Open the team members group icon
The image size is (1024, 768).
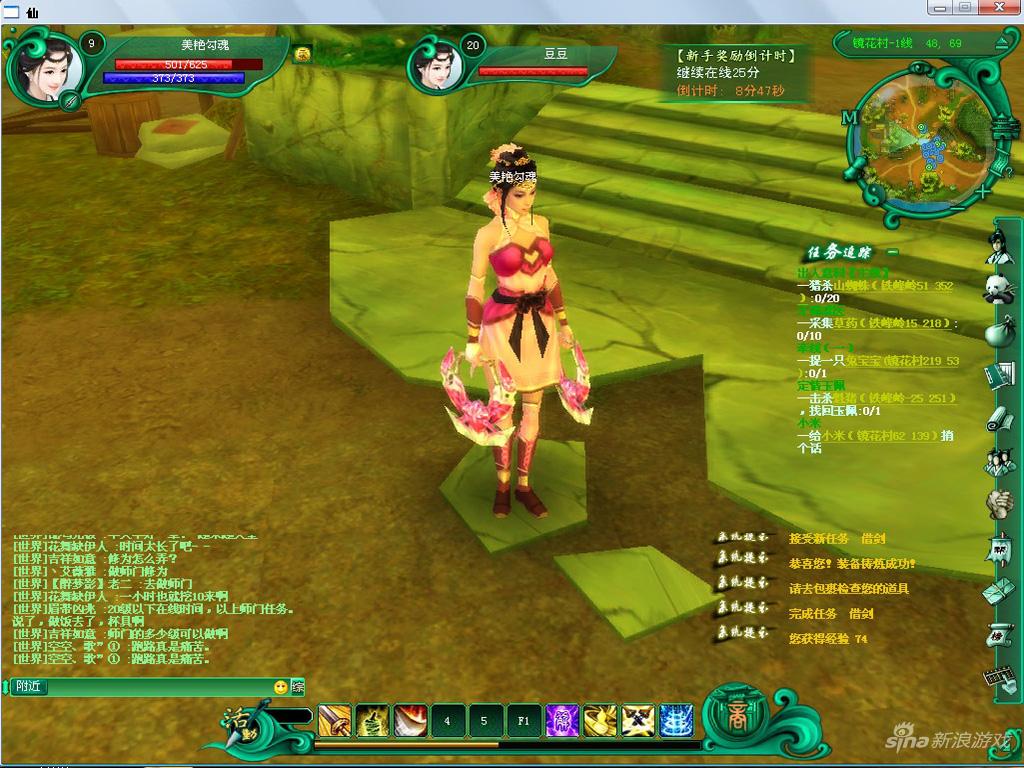click(x=998, y=461)
